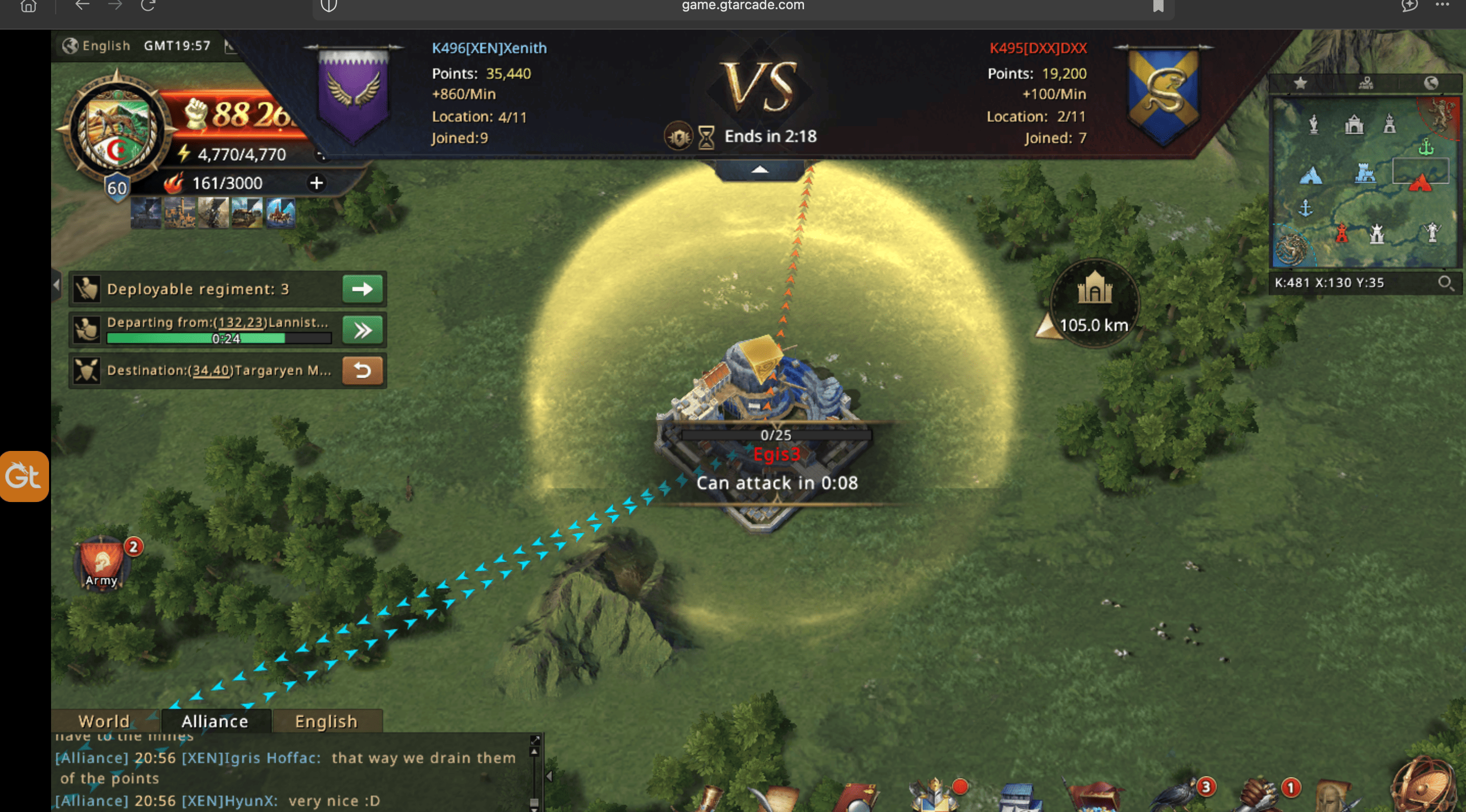The width and height of the screenshot is (1466, 812).
Task: Change language with the English selector
Action: (97, 45)
